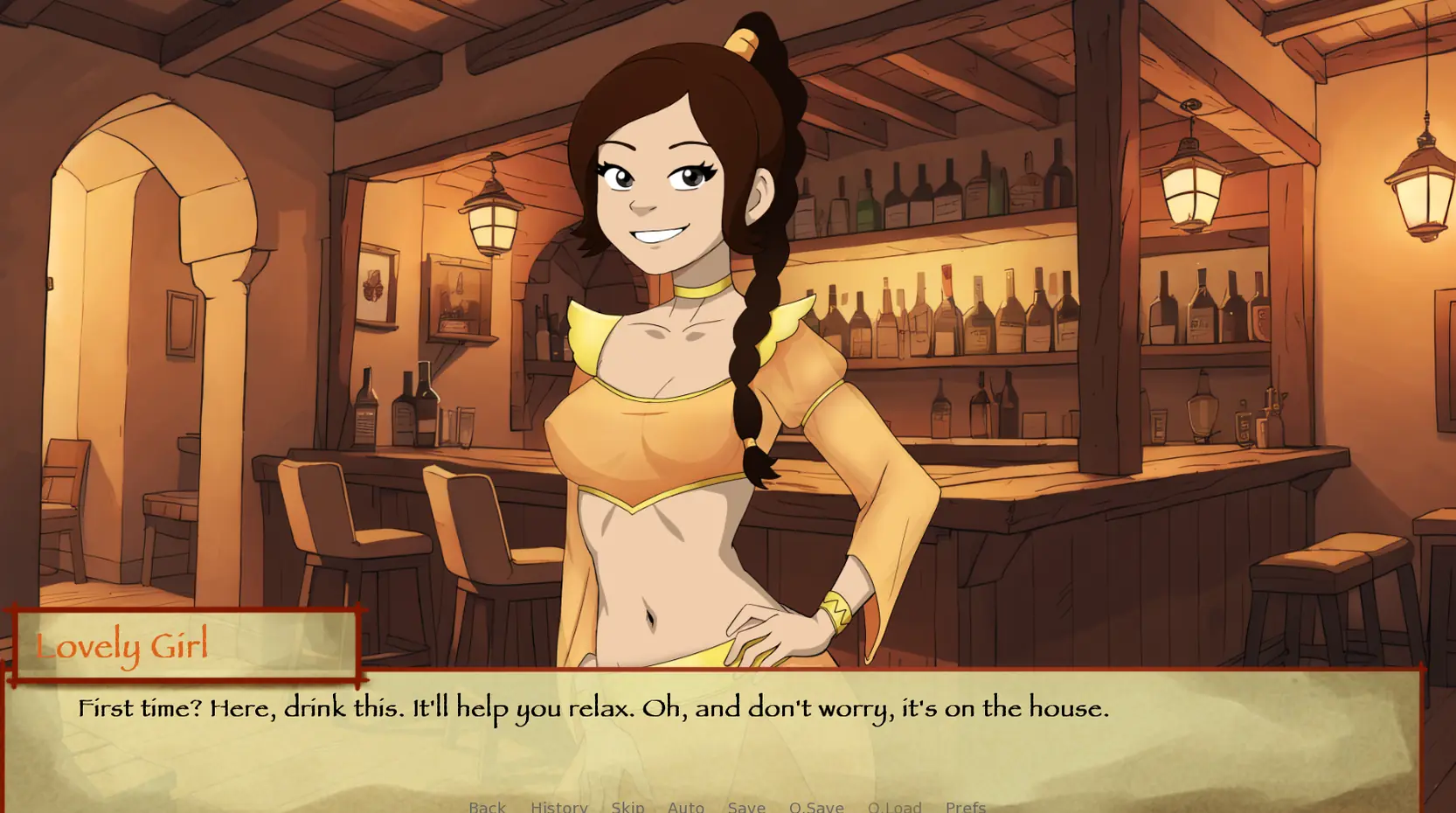Open the Prefs settings menu
1456x813 pixels.
965,806
